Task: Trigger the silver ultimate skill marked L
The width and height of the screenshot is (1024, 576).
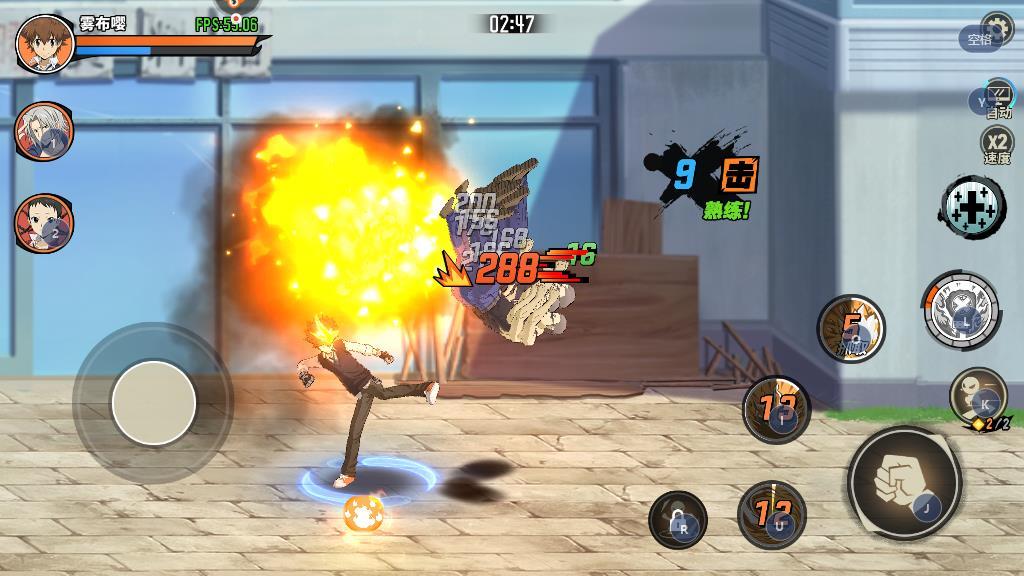Action: click(961, 310)
